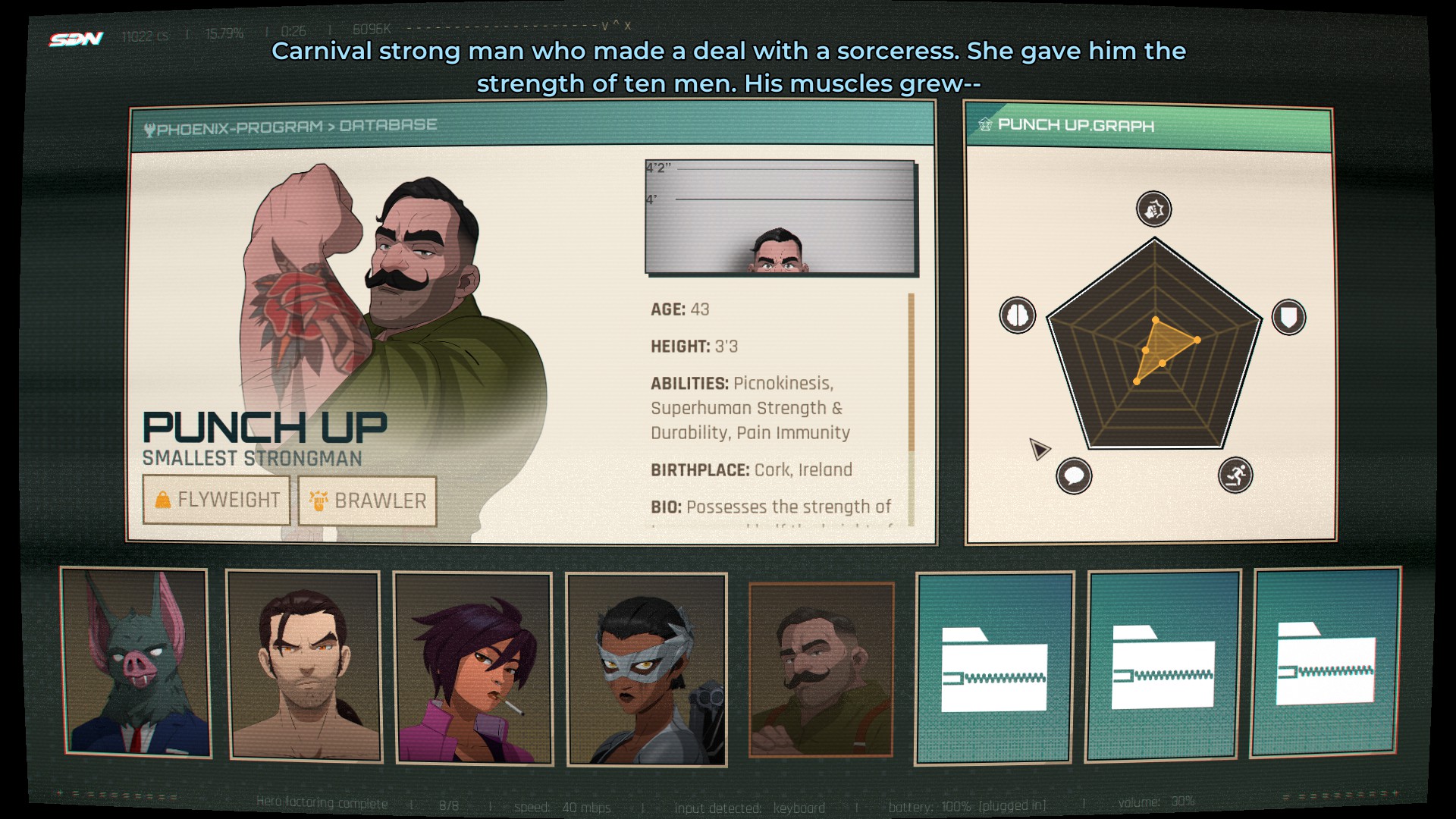This screenshot has height=819, width=1456.
Task: Collapse the window using the chevron-down control
Action: click(604, 27)
